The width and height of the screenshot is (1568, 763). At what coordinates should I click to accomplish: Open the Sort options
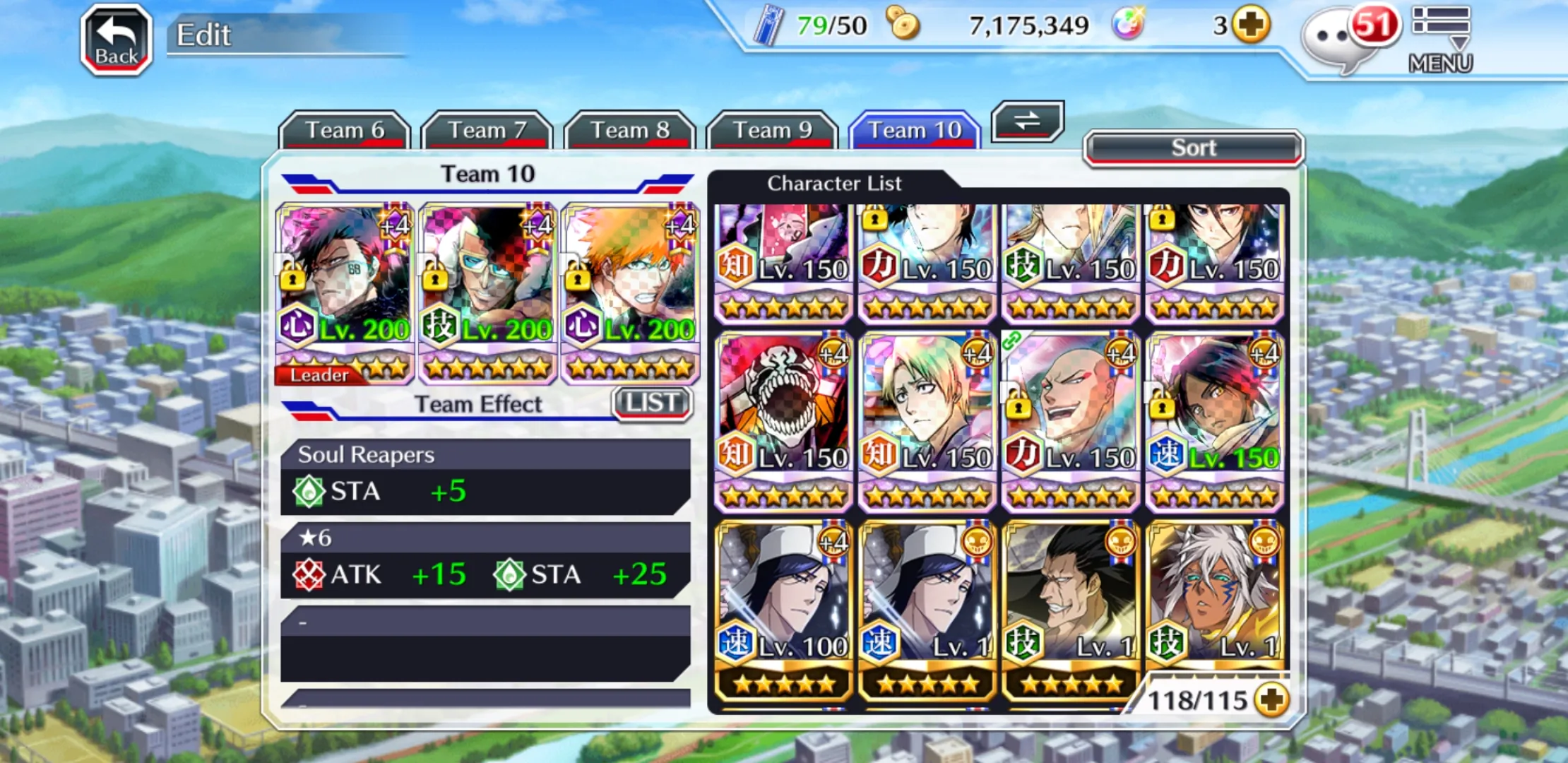pos(1193,148)
